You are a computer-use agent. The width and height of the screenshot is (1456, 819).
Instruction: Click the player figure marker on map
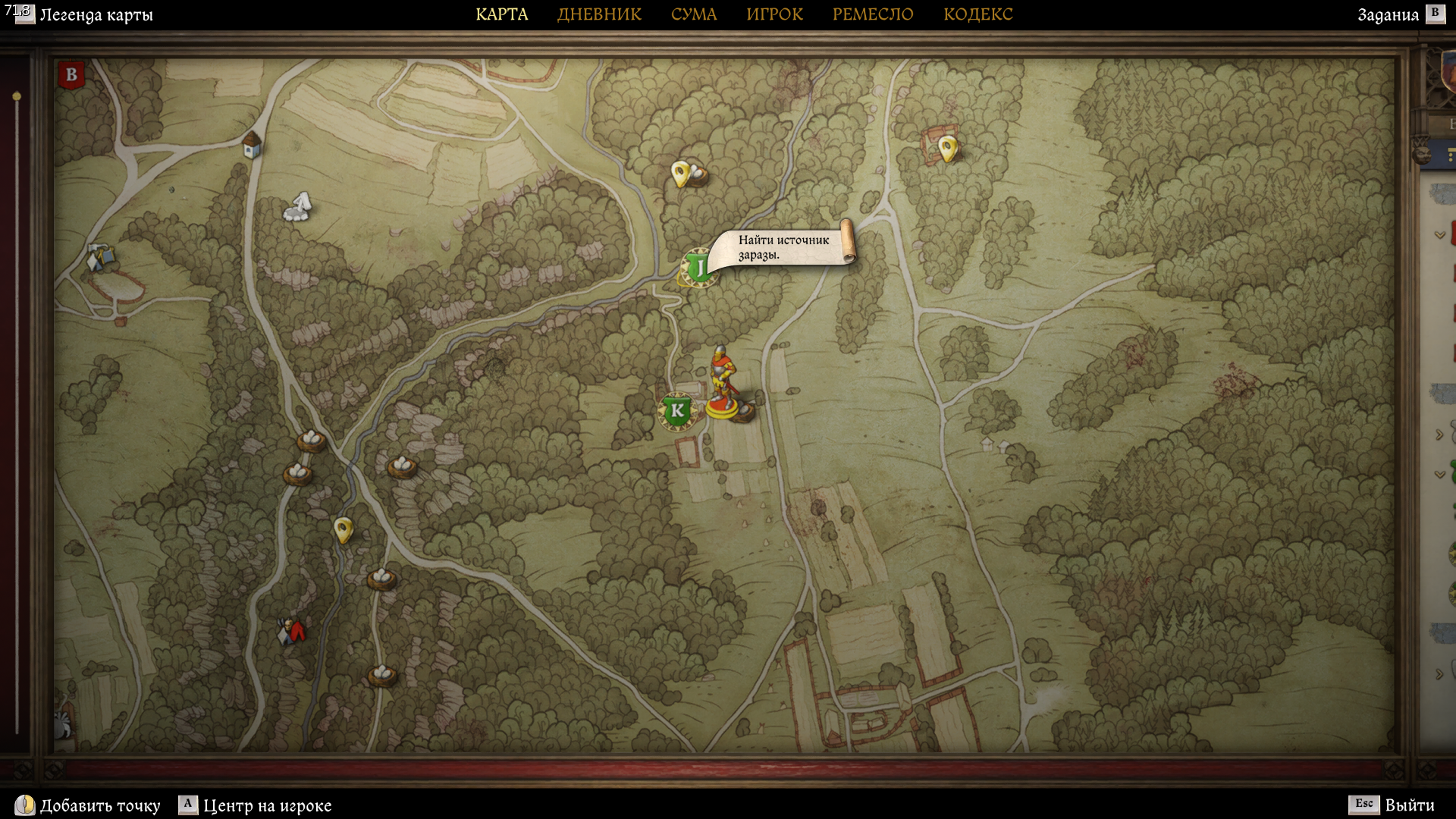pyautogui.click(x=721, y=383)
